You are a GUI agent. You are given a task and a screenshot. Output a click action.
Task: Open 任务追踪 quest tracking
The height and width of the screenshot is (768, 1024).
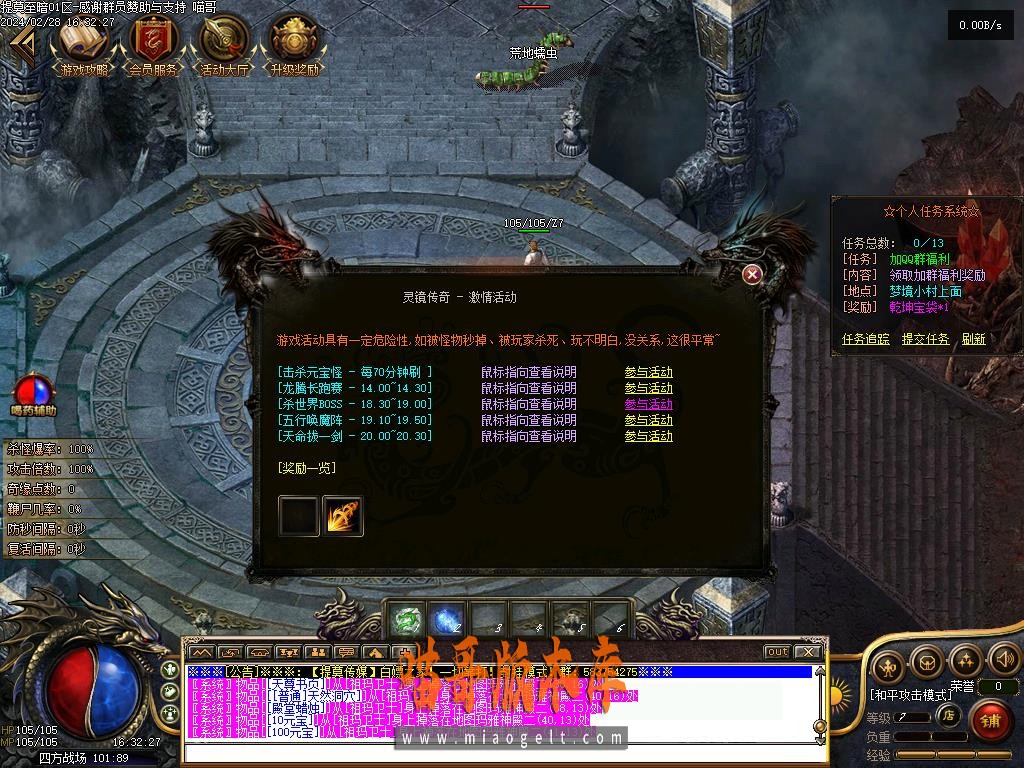(865, 339)
